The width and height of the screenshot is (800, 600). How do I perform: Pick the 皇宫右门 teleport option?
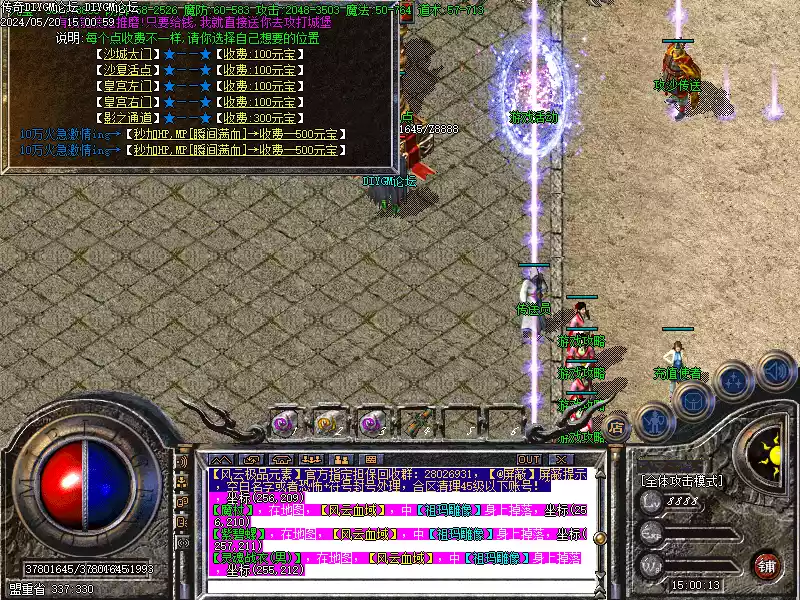(128, 102)
